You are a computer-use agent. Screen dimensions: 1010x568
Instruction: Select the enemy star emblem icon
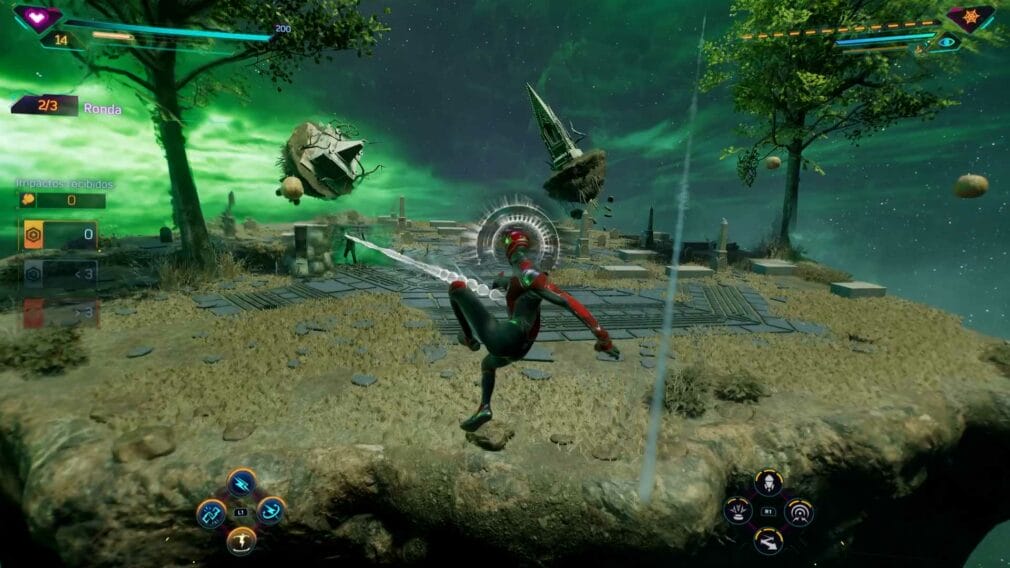point(970,17)
